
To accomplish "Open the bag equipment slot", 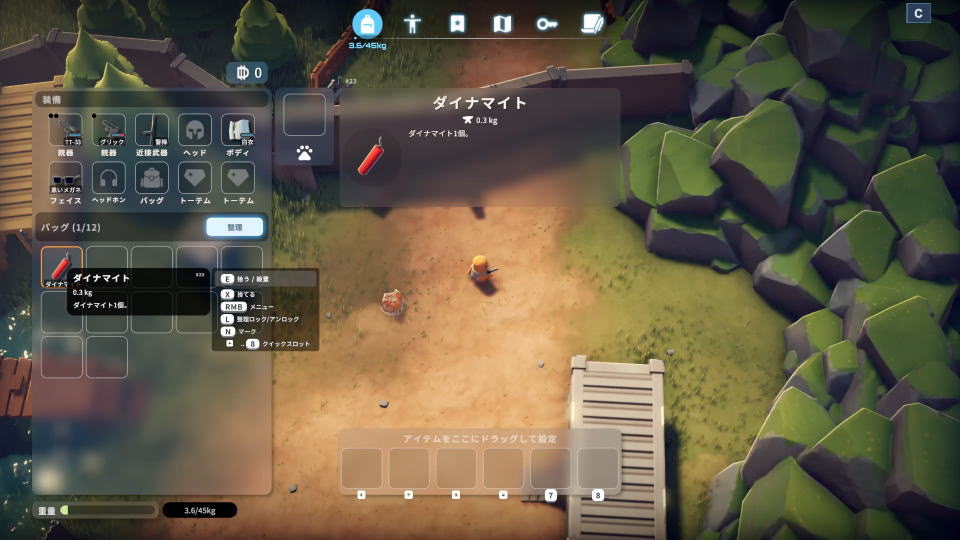I will (152, 177).
